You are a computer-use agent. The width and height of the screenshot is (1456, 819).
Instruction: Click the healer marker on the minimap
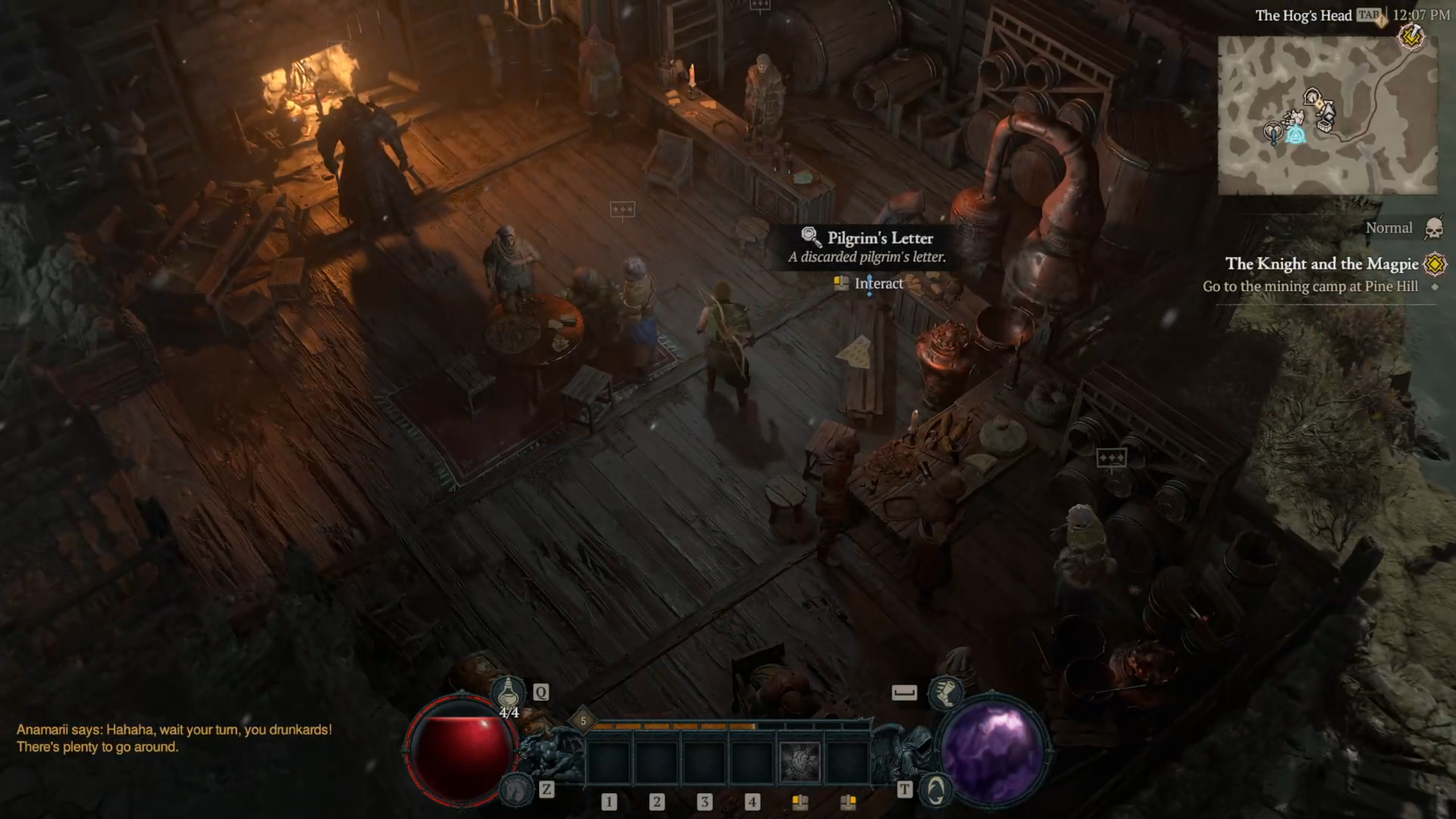pos(1273,132)
